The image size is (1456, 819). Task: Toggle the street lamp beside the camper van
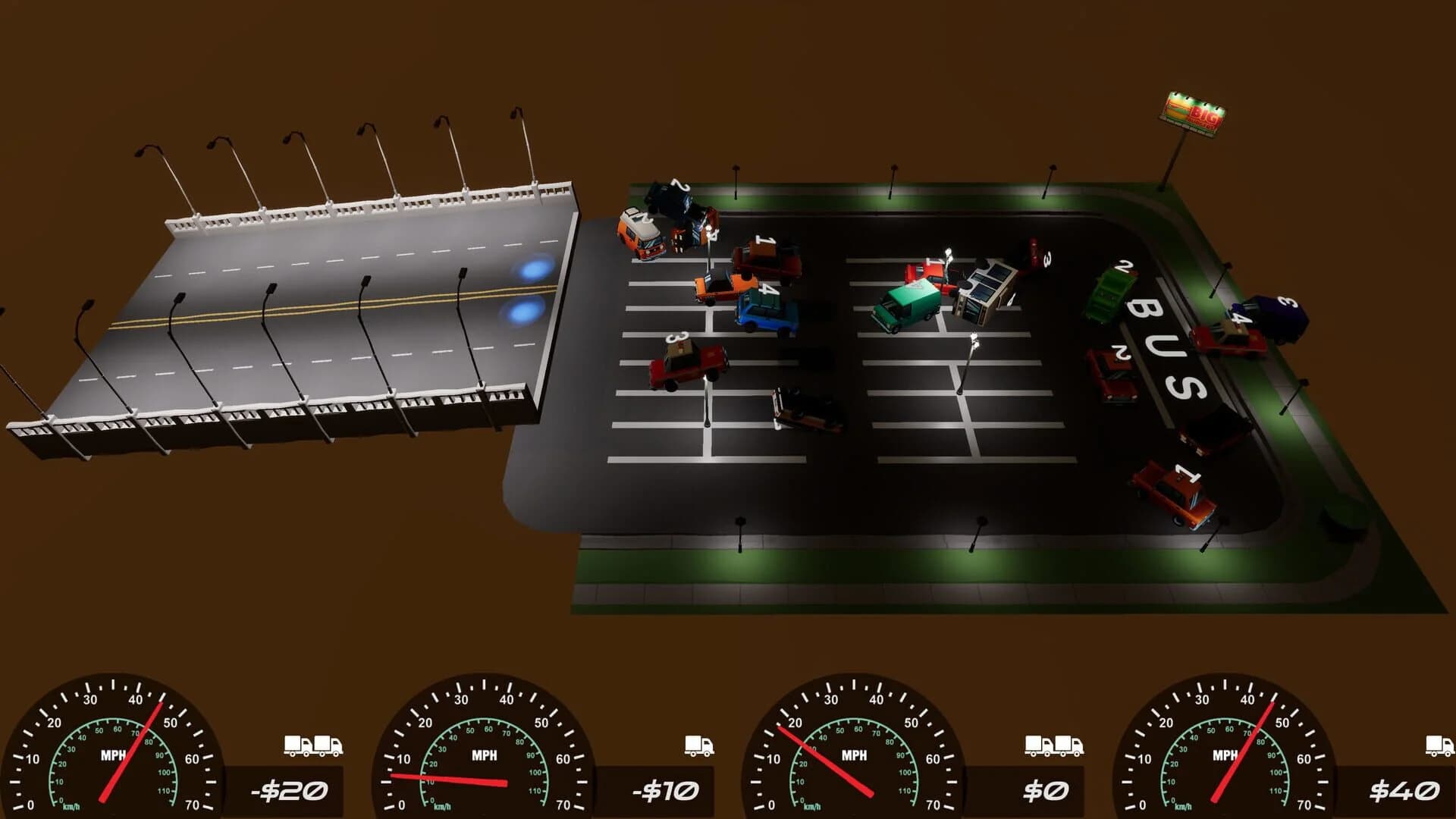tap(708, 229)
